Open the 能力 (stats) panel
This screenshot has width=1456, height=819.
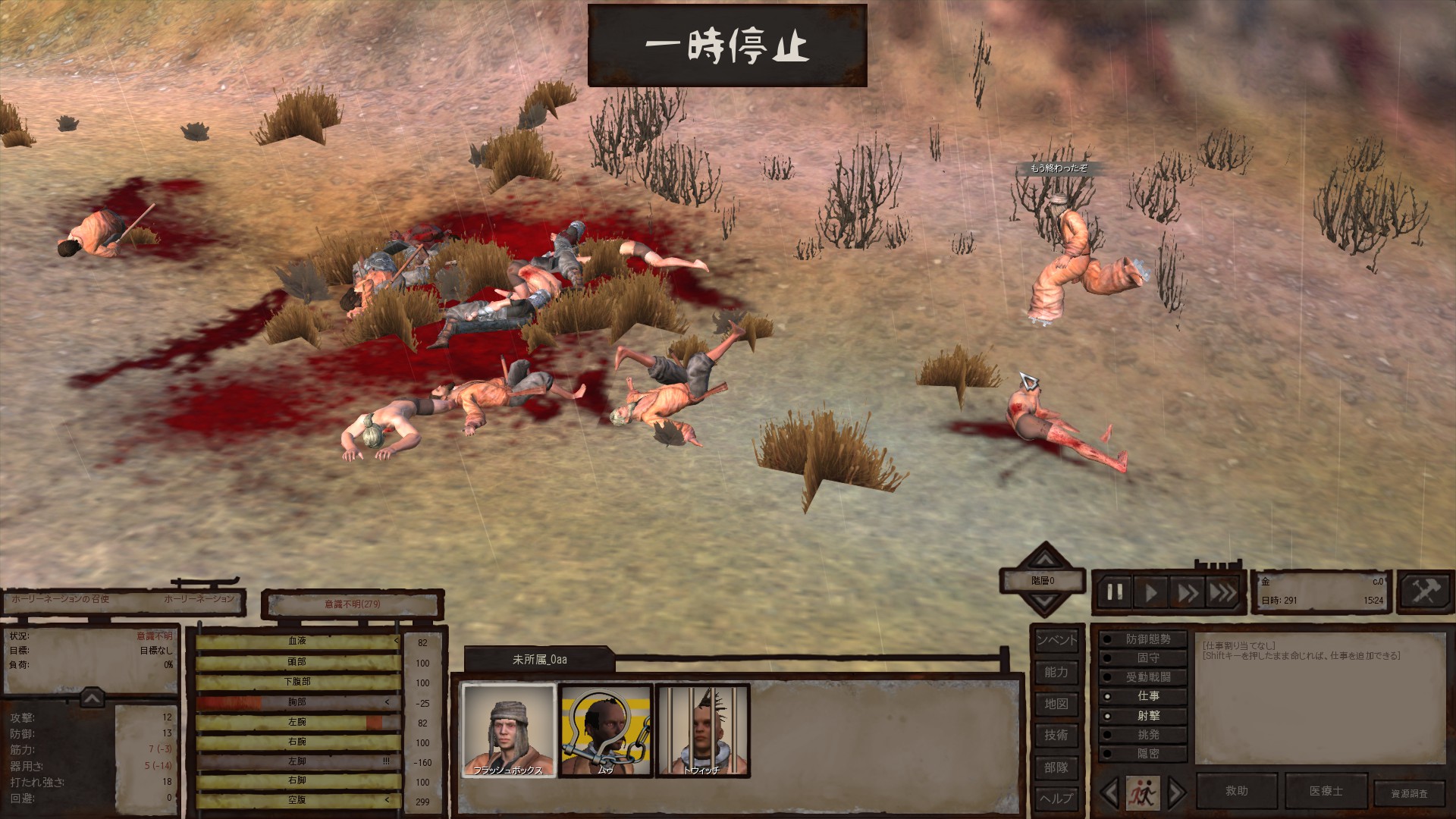1056,672
